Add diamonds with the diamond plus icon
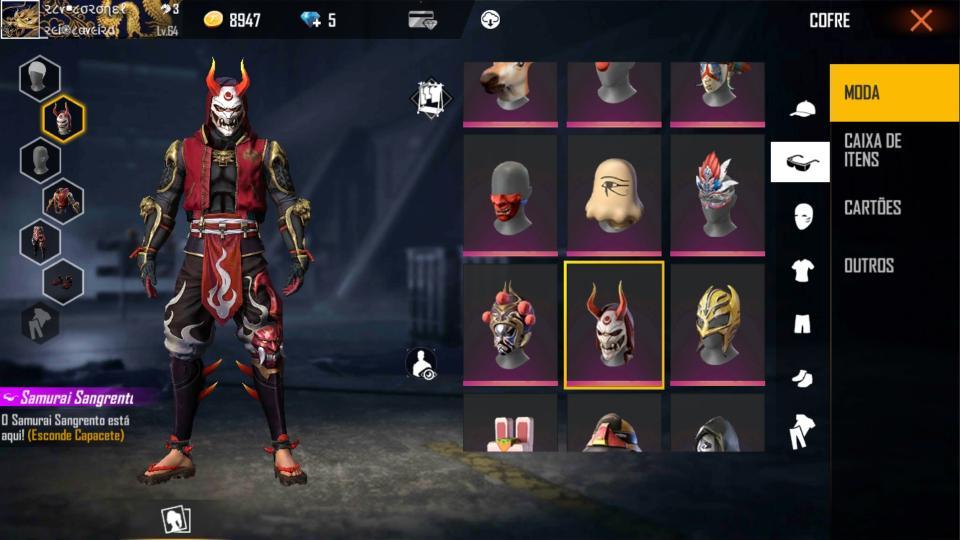 [311, 20]
